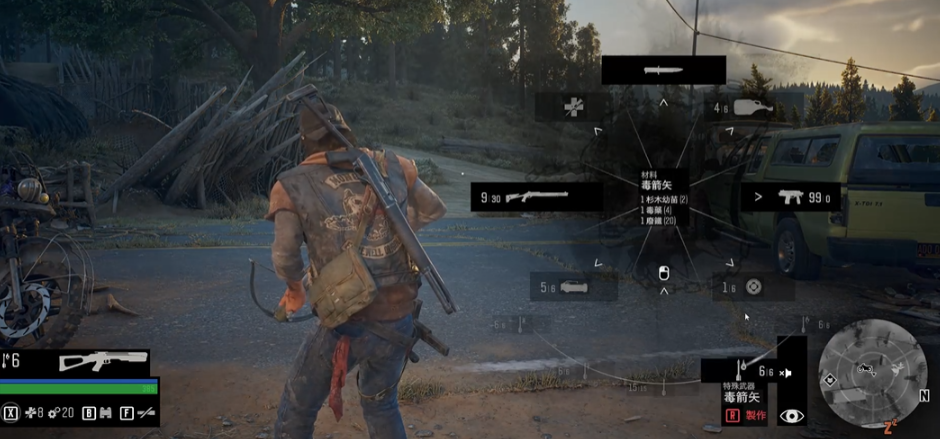Choose the round trap wheel slot
The image size is (940, 439).
753,287
